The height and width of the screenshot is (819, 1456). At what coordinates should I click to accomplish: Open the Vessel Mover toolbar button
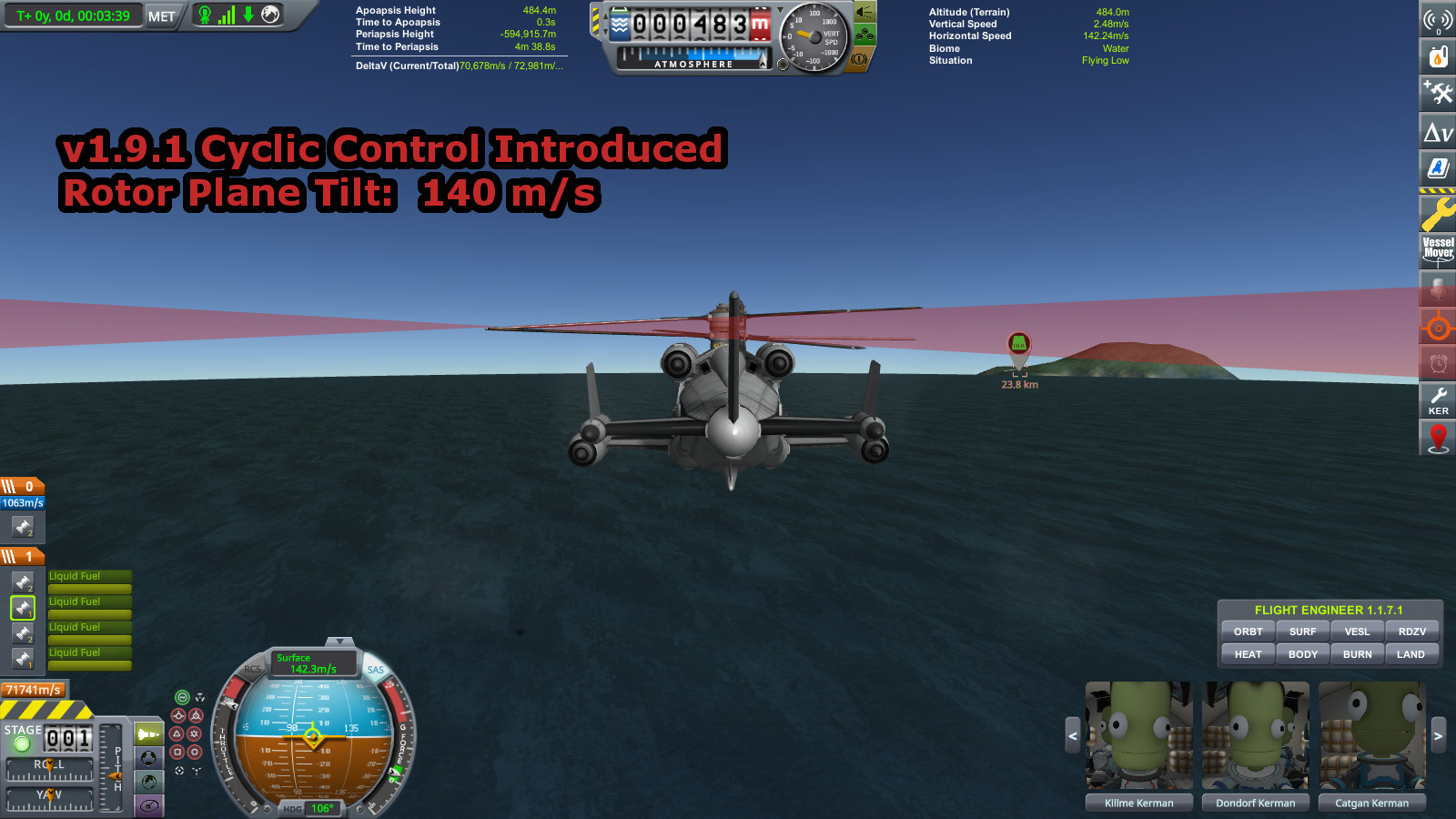(1438, 248)
